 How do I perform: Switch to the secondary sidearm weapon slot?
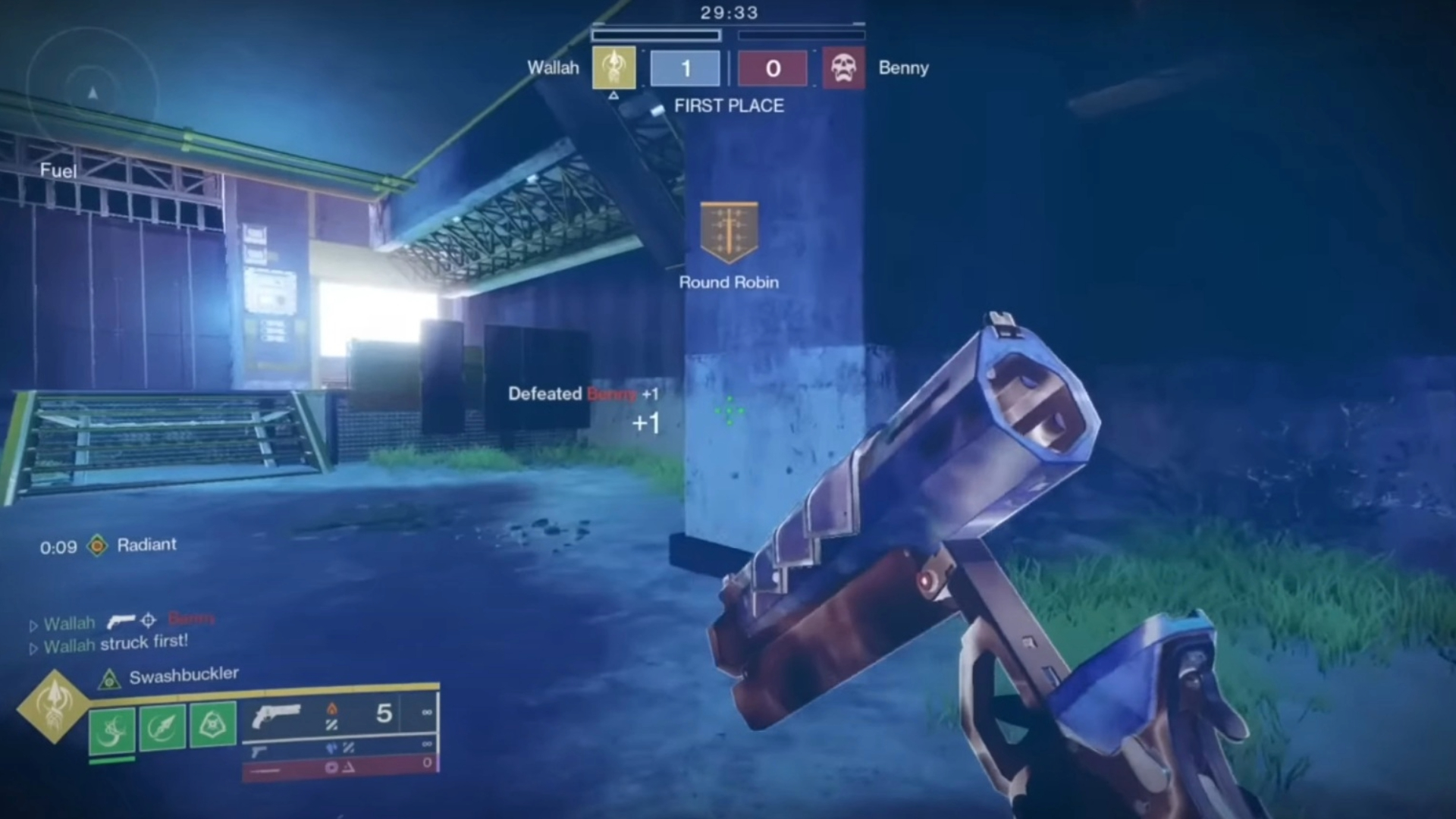[337, 748]
